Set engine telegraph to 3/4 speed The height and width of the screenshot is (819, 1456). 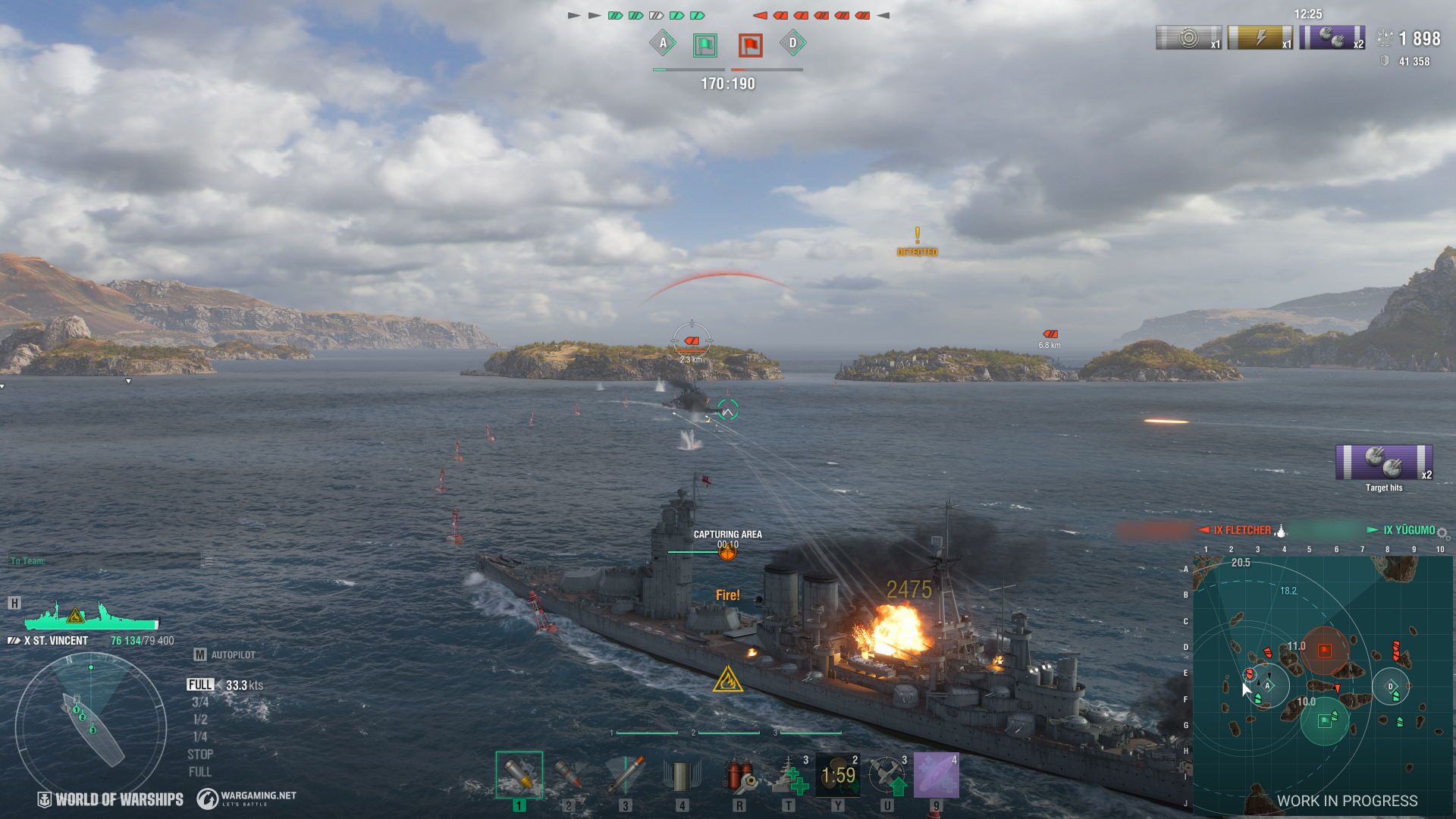pos(200,702)
